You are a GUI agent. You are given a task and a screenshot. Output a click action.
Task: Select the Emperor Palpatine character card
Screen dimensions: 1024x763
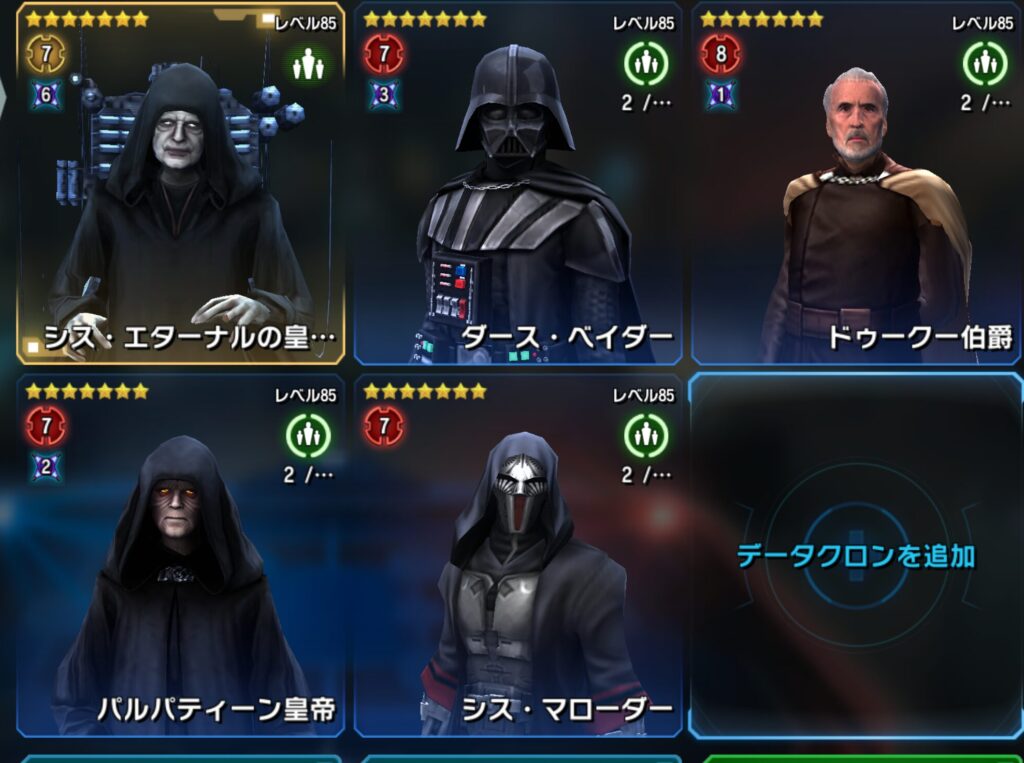pos(180,560)
